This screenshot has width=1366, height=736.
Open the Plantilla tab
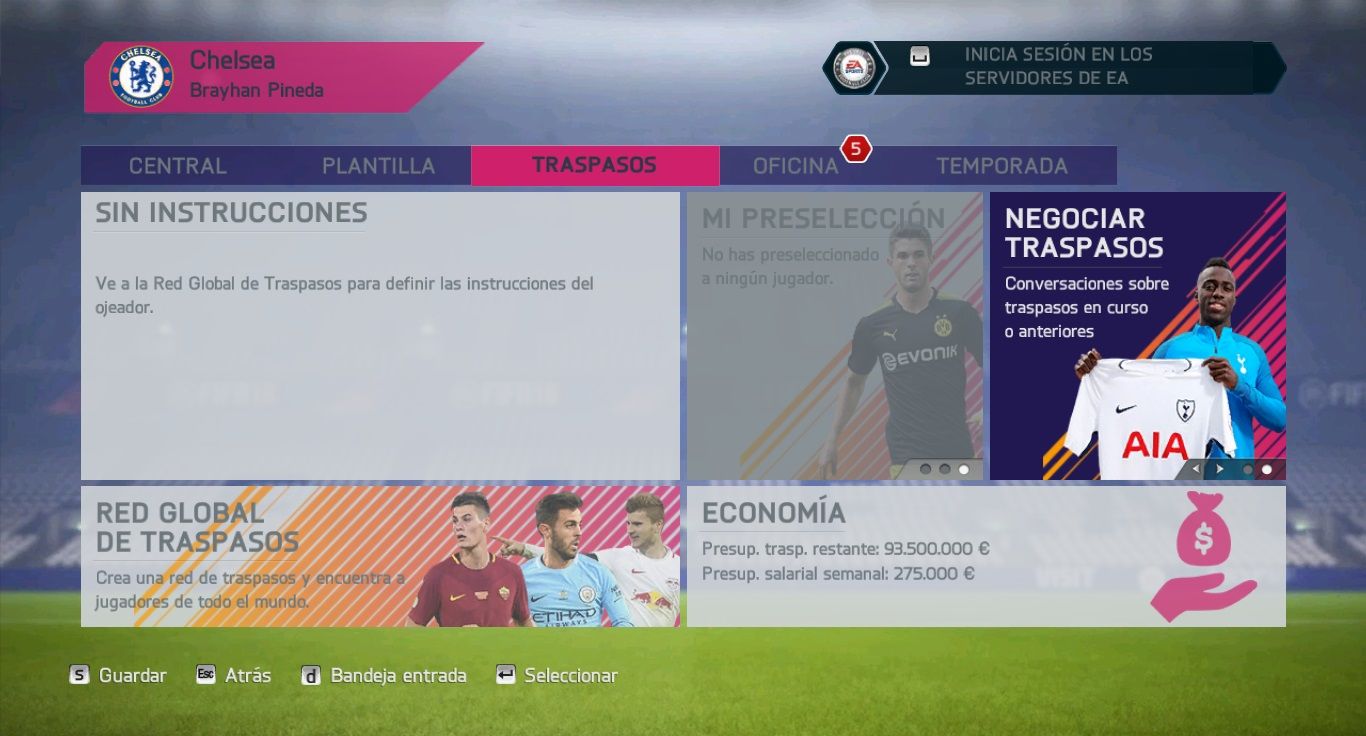(378, 166)
